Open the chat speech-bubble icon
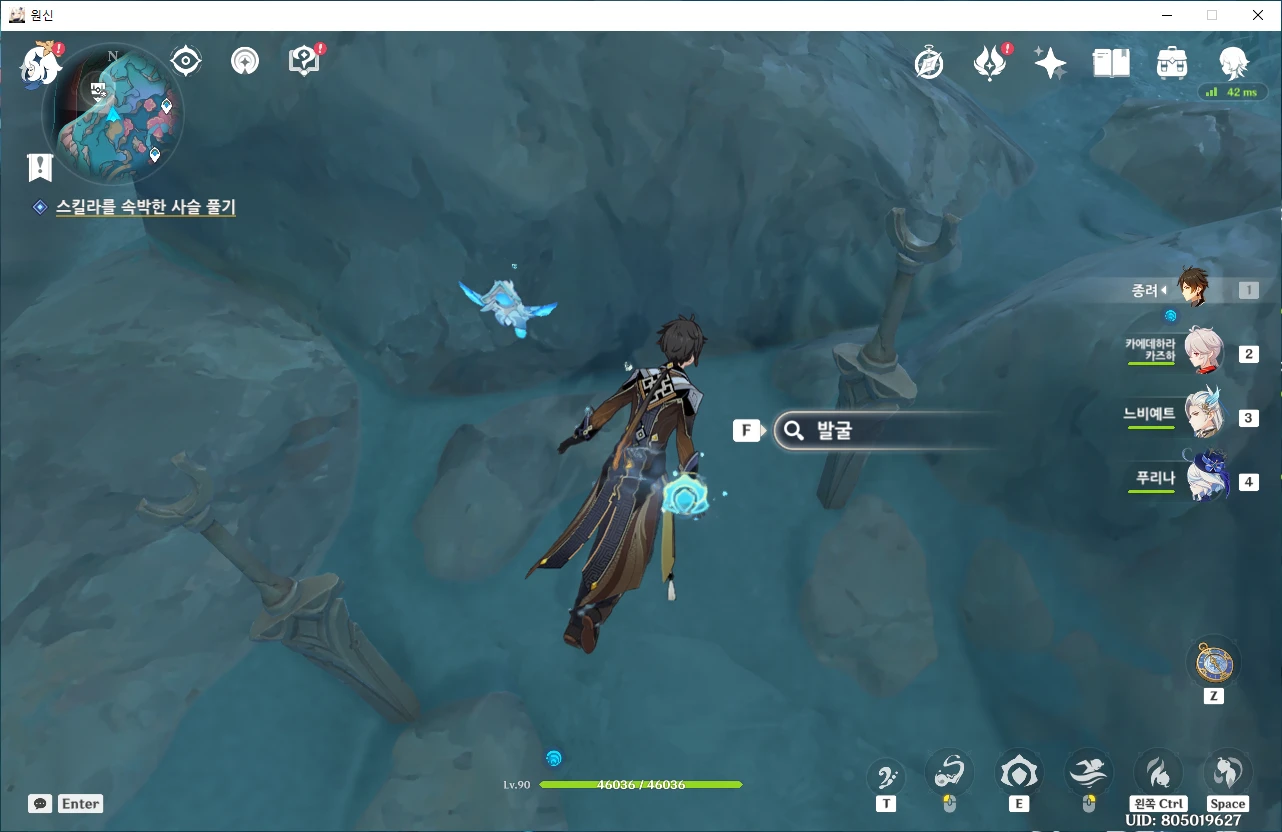Viewport: 1282px width, 832px height. (x=40, y=803)
